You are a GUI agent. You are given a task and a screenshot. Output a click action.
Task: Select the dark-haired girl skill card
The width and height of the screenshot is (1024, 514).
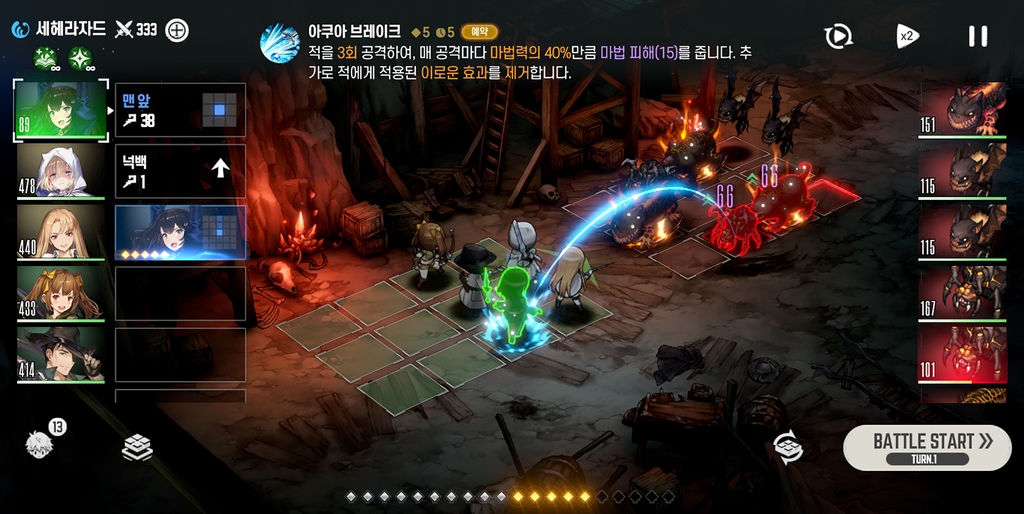180,233
